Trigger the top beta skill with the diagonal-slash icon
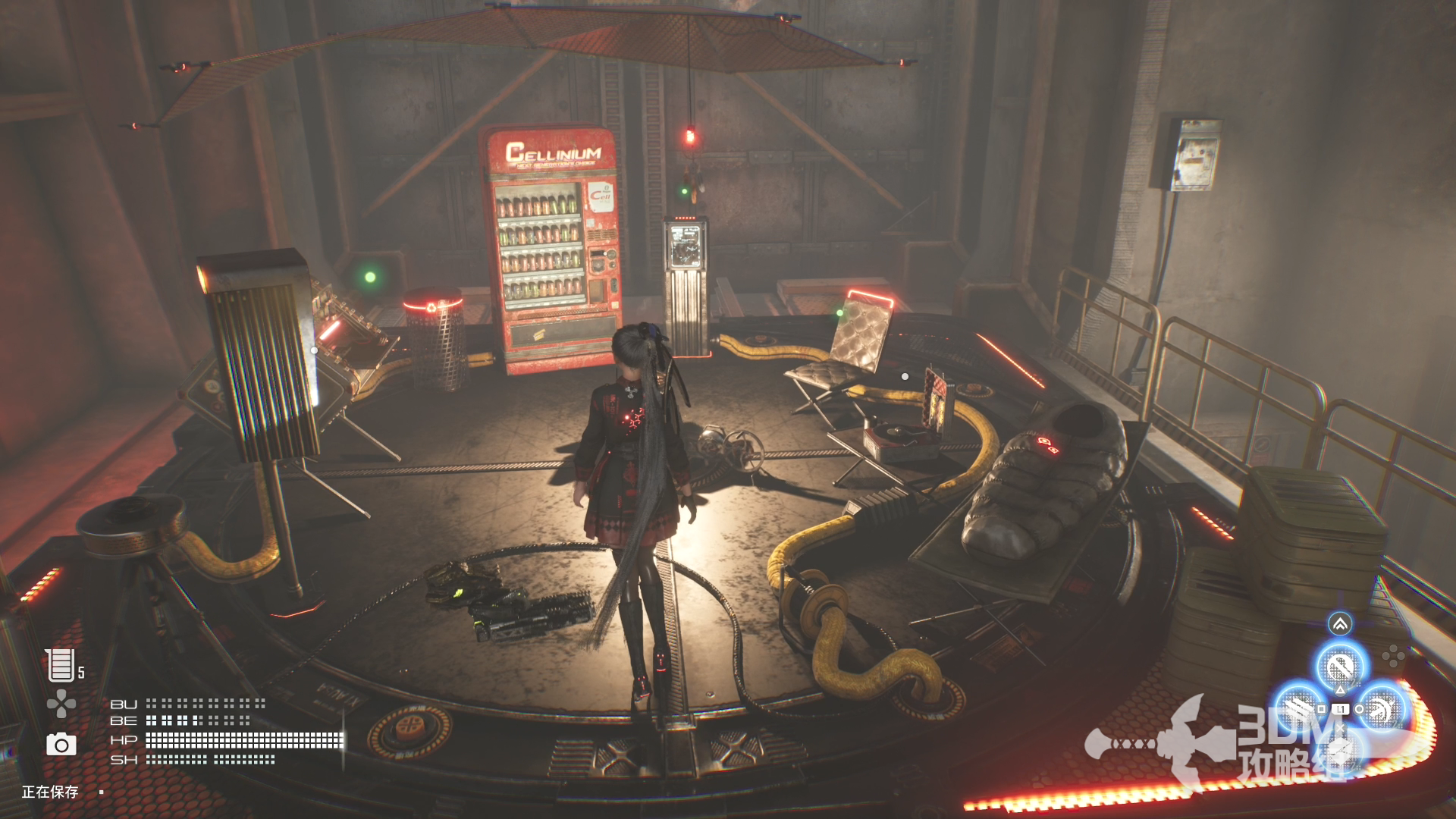Image resolution: width=1456 pixels, height=819 pixels. pos(1340,667)
